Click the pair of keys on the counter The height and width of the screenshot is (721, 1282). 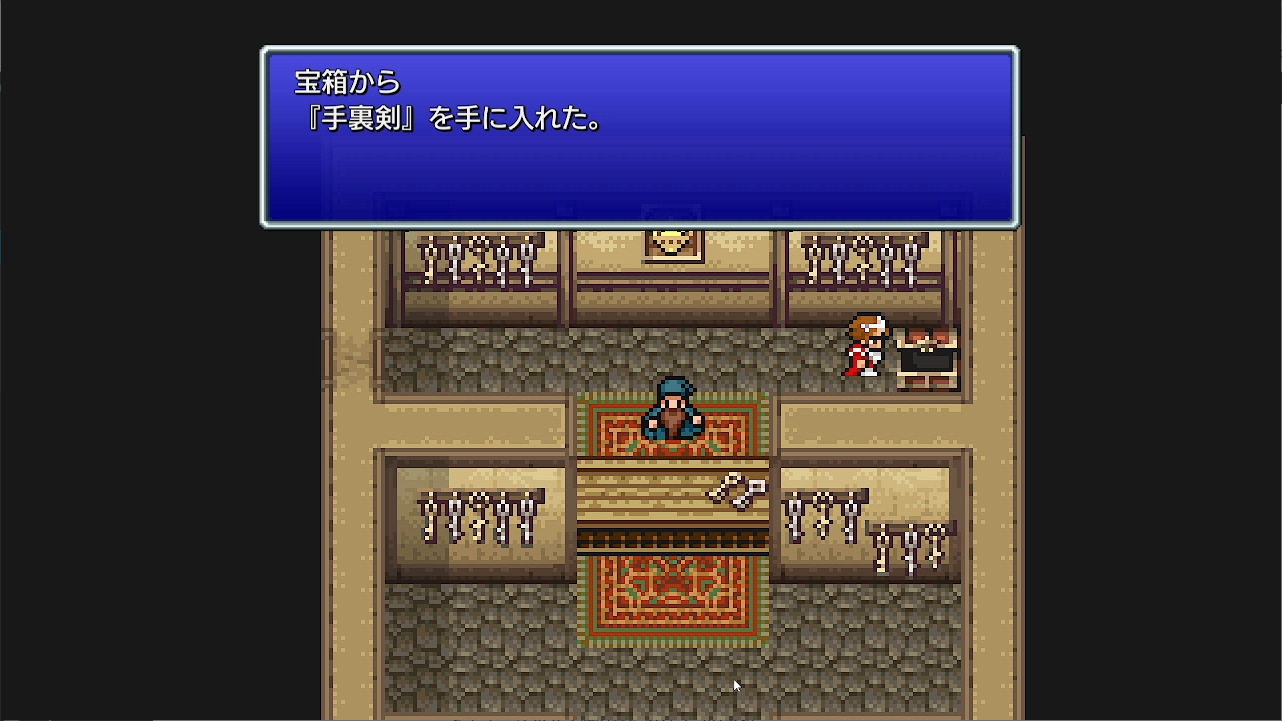coord(737,493)
